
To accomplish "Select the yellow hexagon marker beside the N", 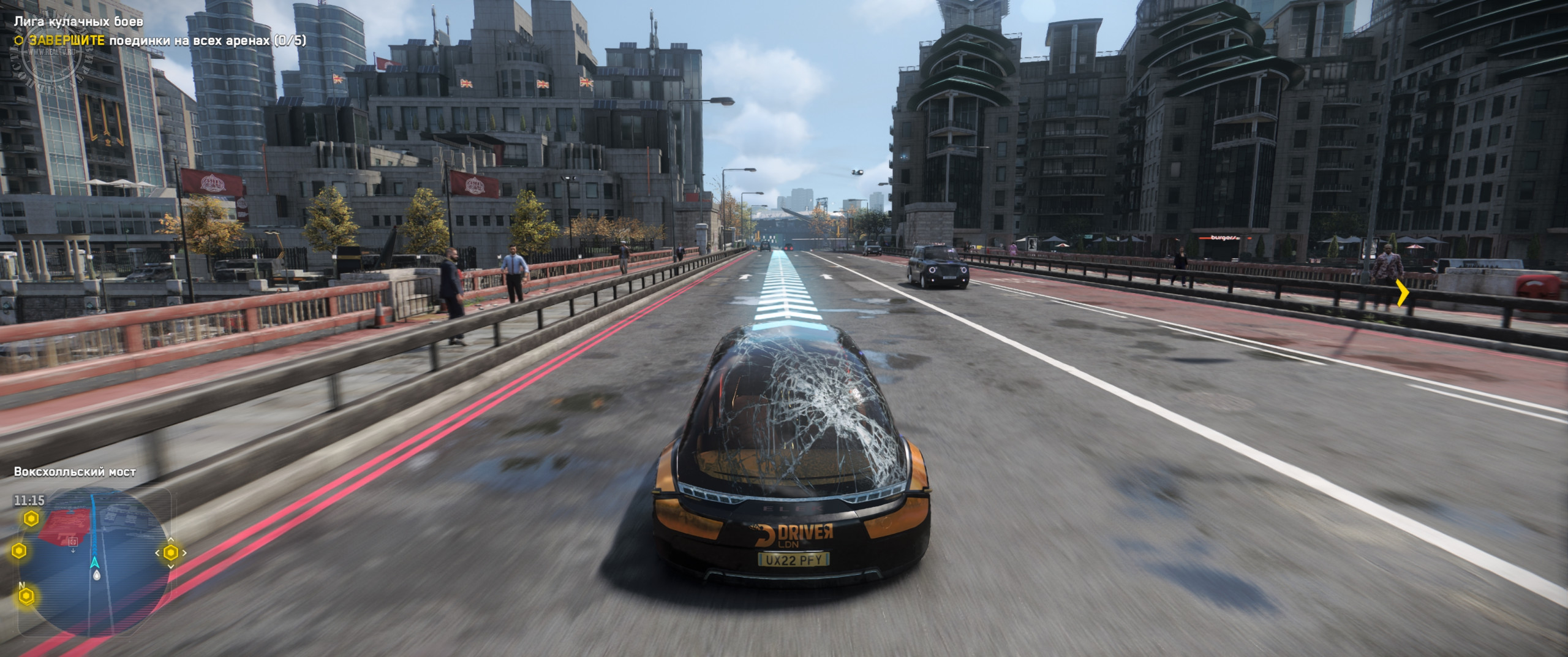I will 26,596.
